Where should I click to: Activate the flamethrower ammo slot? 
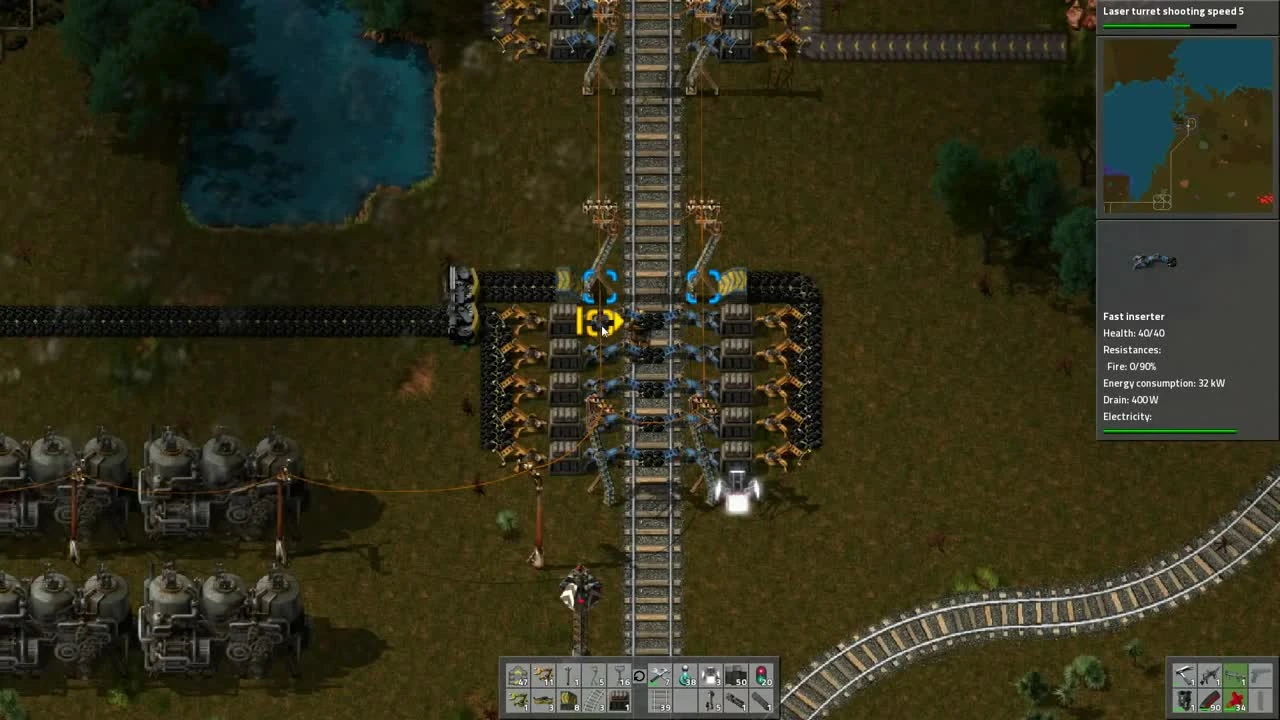coord(1234,700)
